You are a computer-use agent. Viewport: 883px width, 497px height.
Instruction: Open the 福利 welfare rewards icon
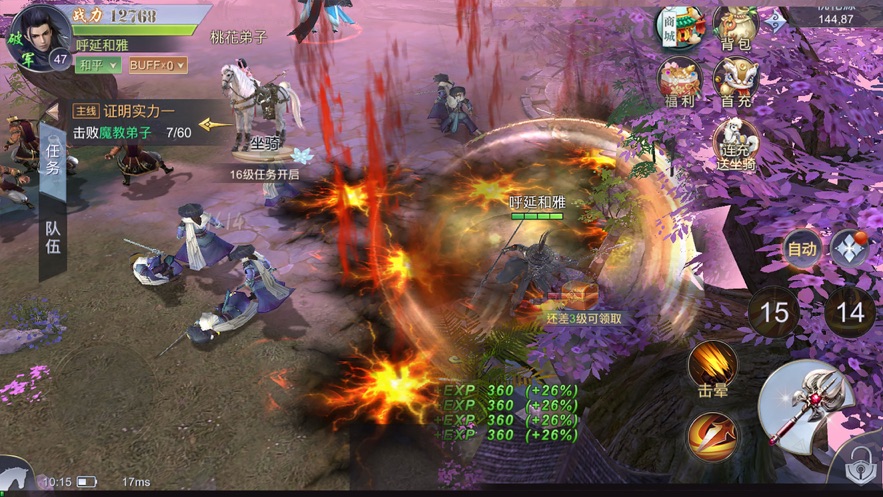679,80
